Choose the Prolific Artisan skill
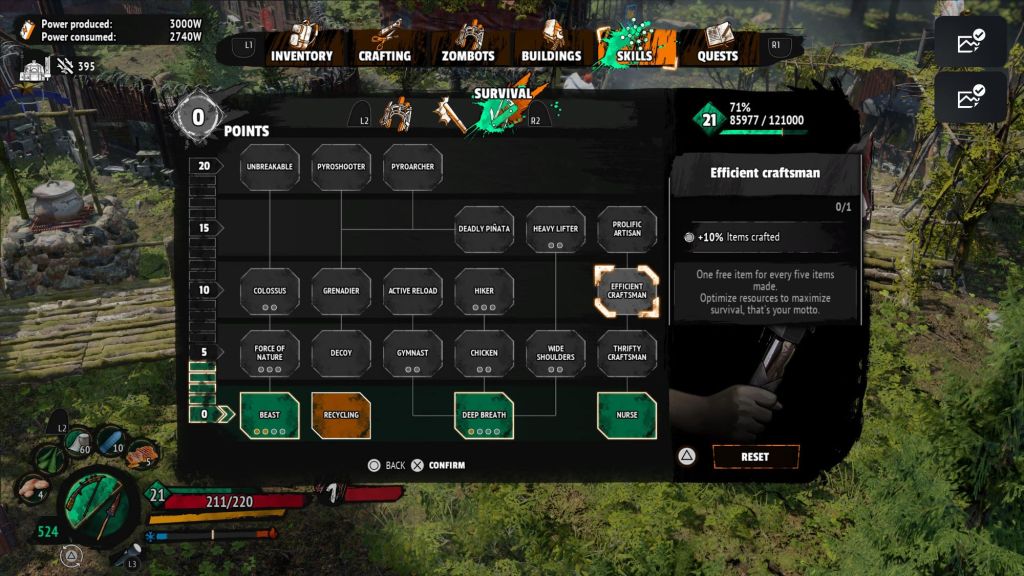The width and height of the screenshot is (1024, 576). 627,229
